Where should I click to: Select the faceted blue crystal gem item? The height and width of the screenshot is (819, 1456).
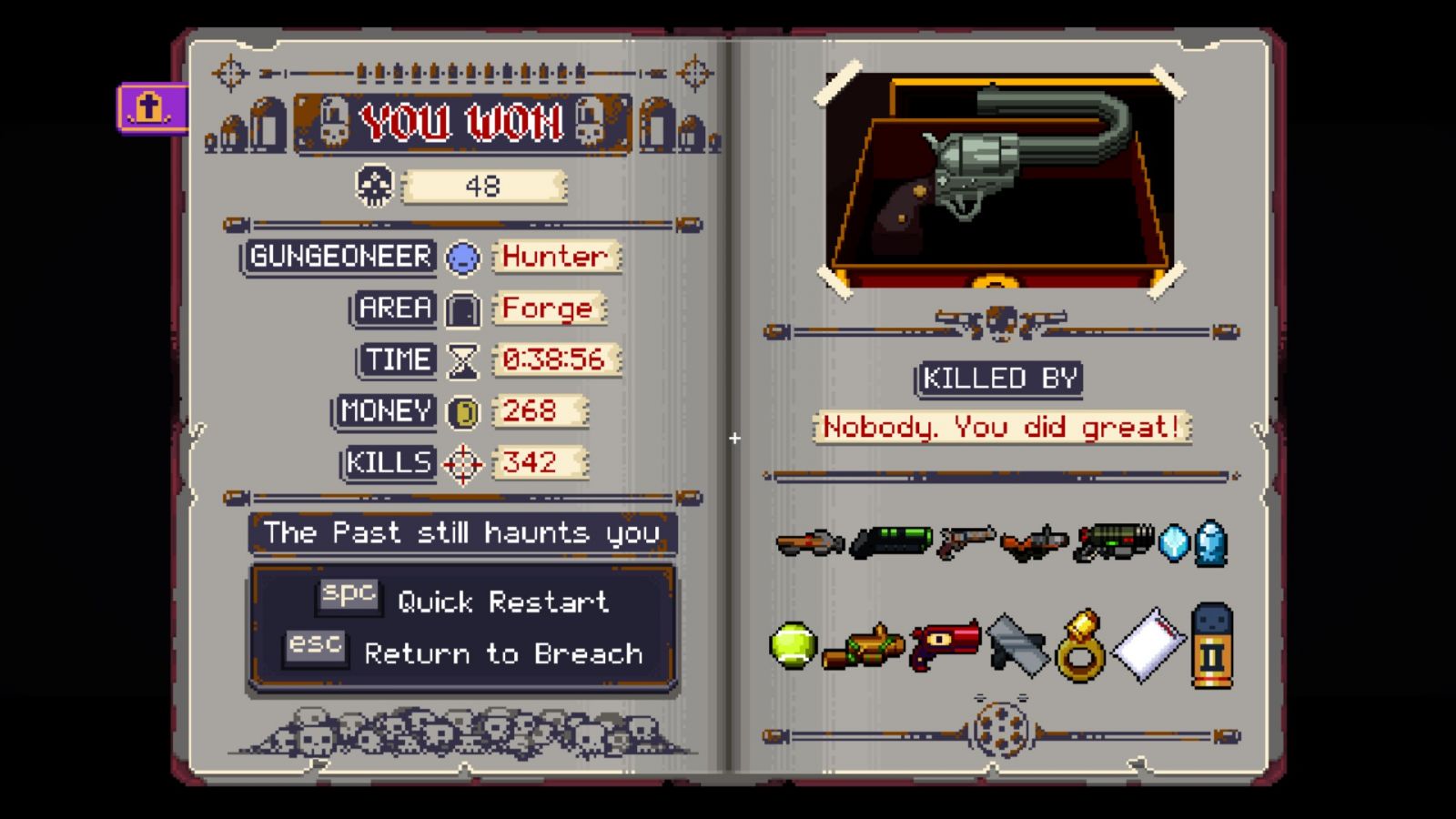[1174, 543]
